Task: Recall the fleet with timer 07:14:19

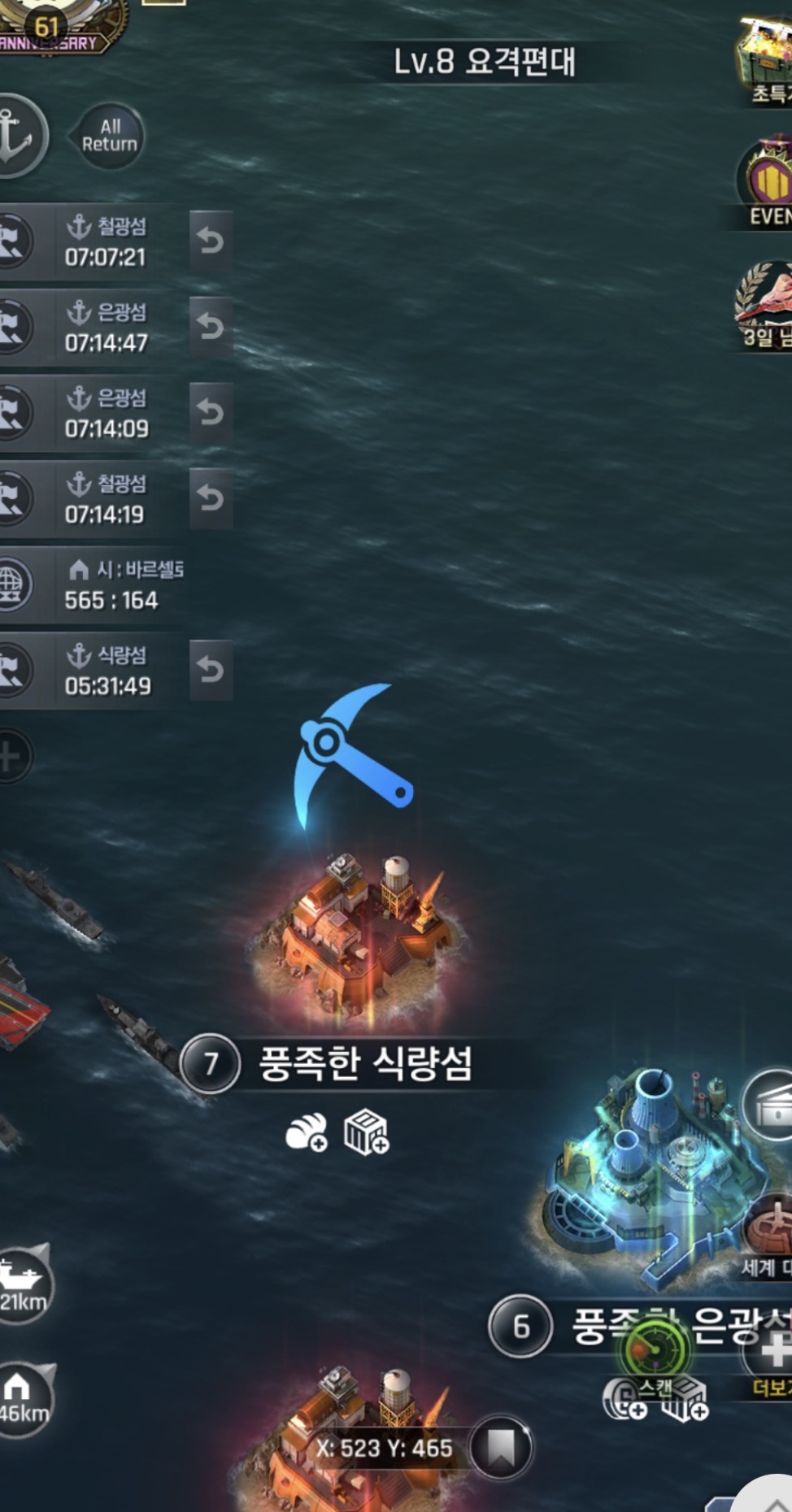Action: [x=211, y=497]
